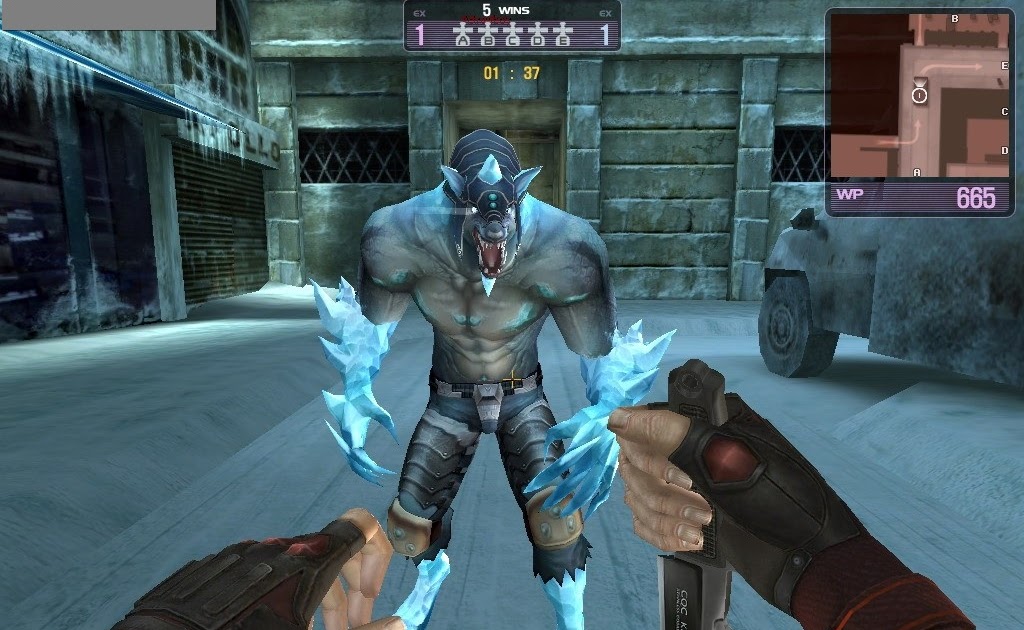Select the player marker on the minimap
The height and width of the screenshot is (630, 1024).
click(919, 94)
